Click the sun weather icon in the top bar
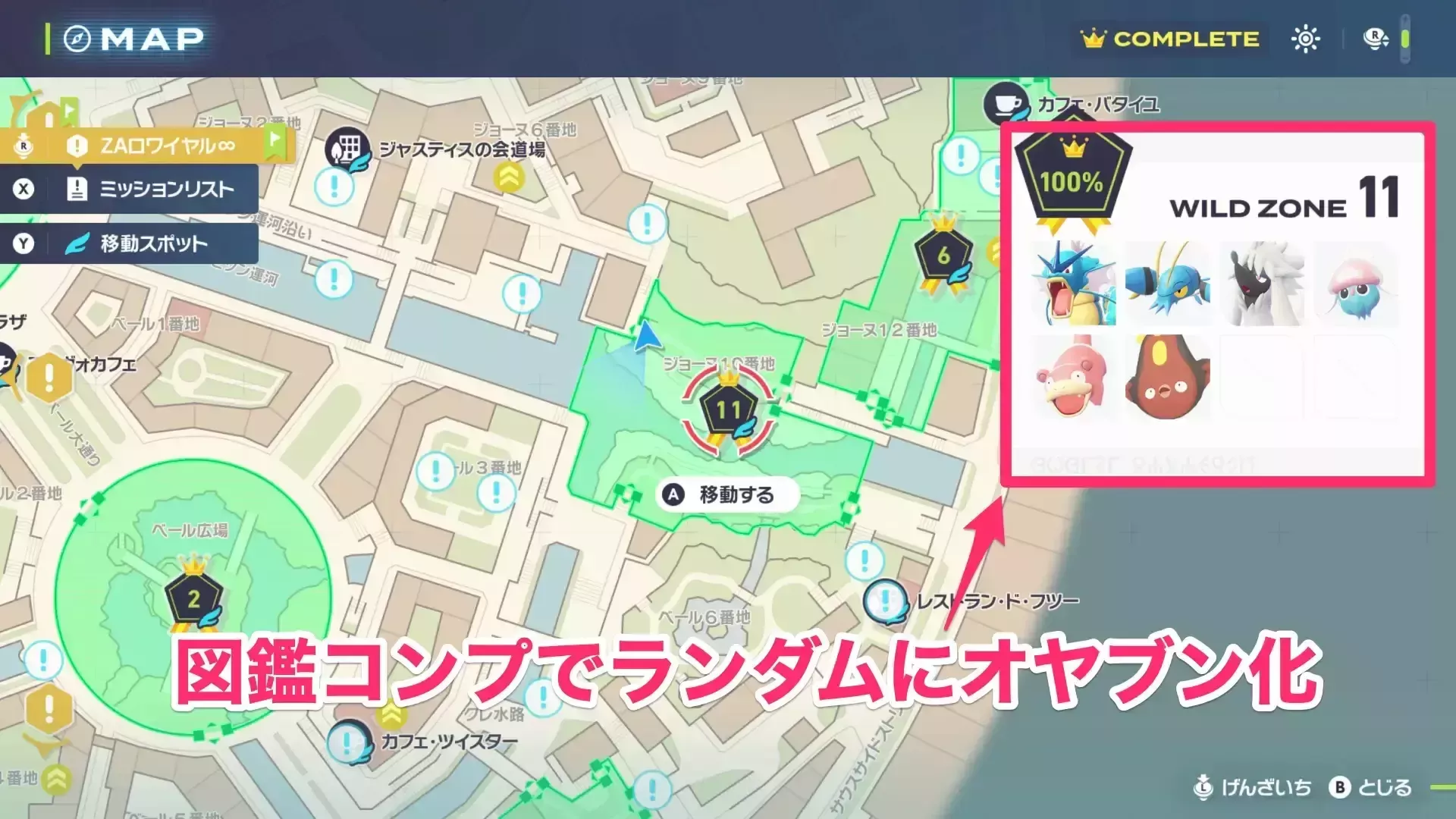 1306,38
